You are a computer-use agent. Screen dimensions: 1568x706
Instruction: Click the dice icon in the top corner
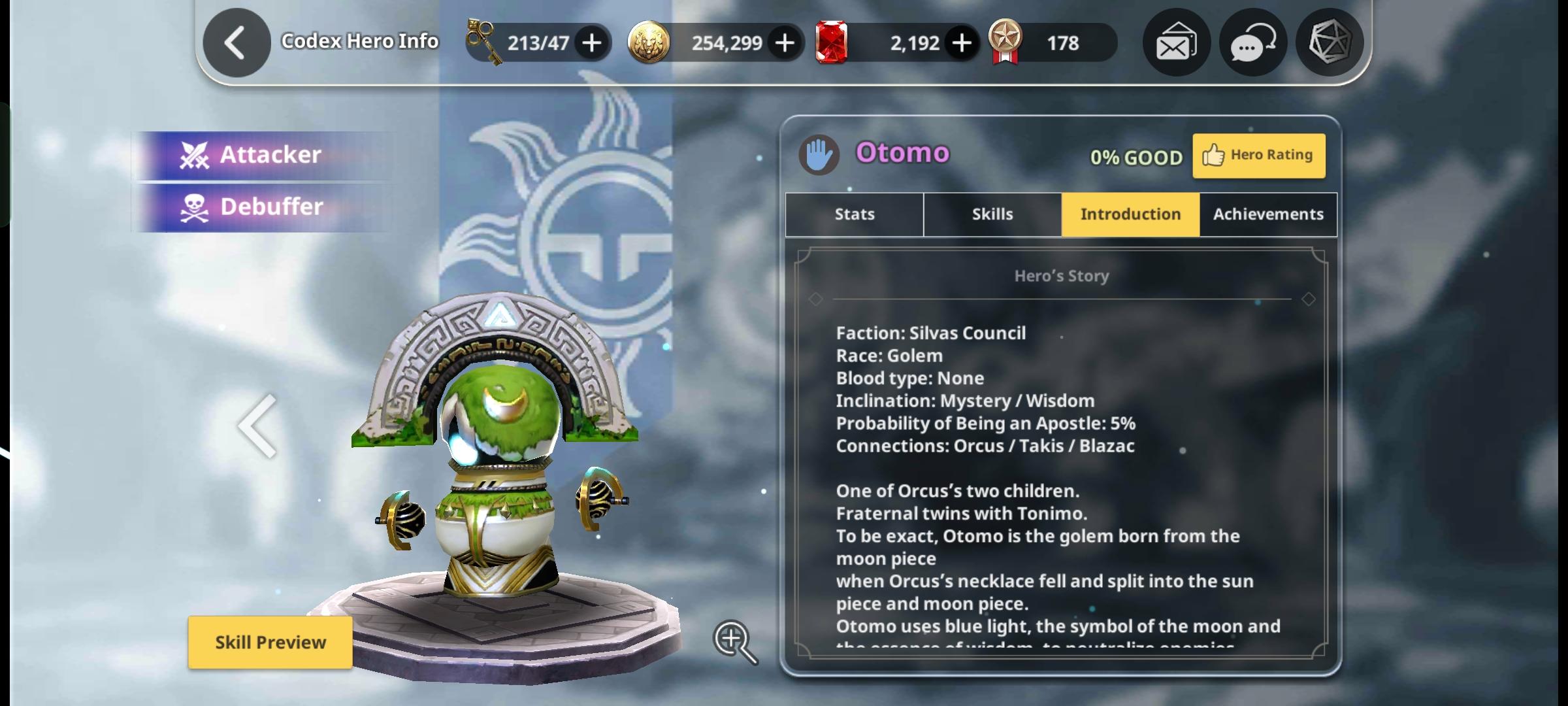pyautogui.click(x=1330, y=43)
